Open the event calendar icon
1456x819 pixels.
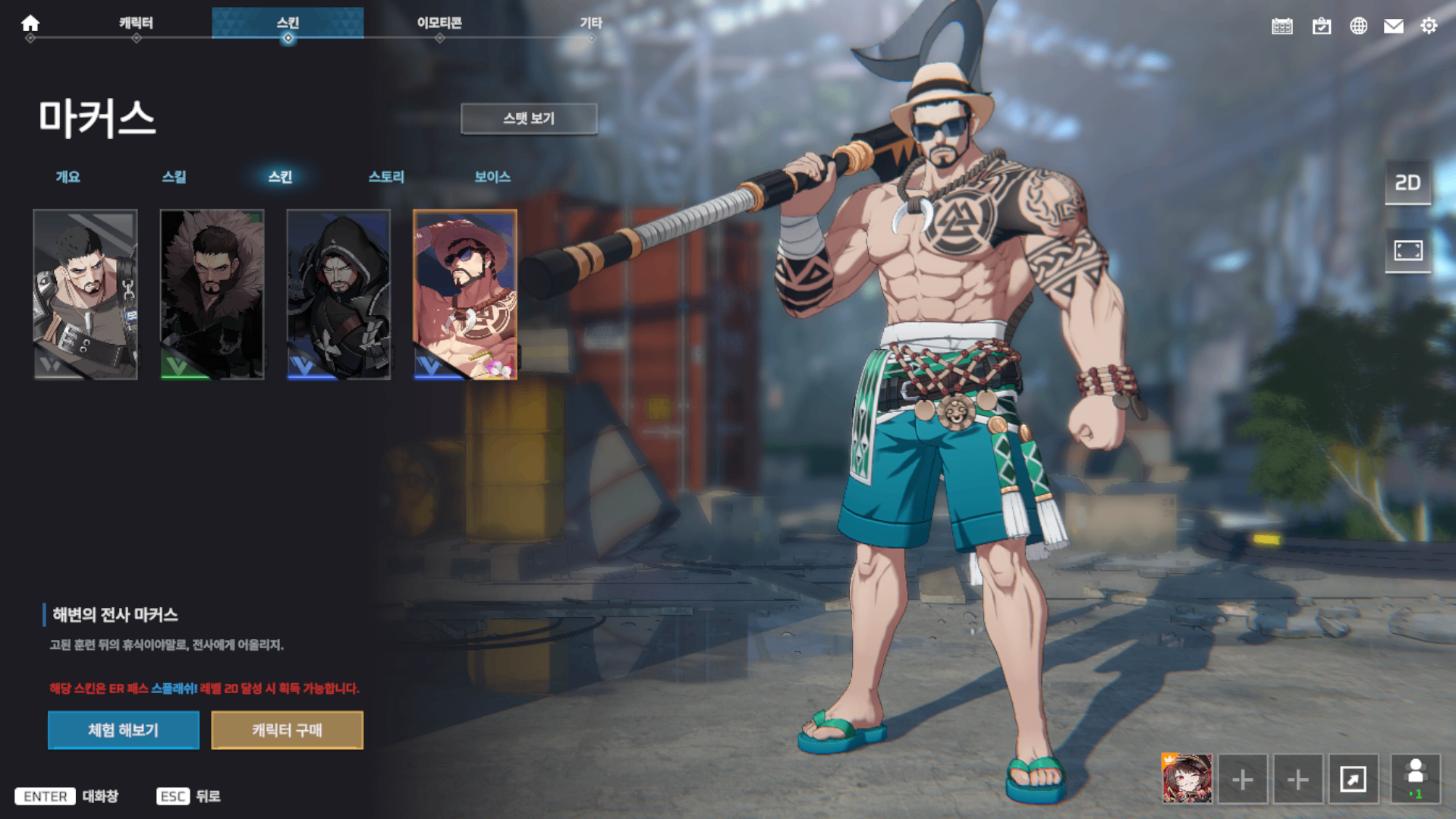1282,25
